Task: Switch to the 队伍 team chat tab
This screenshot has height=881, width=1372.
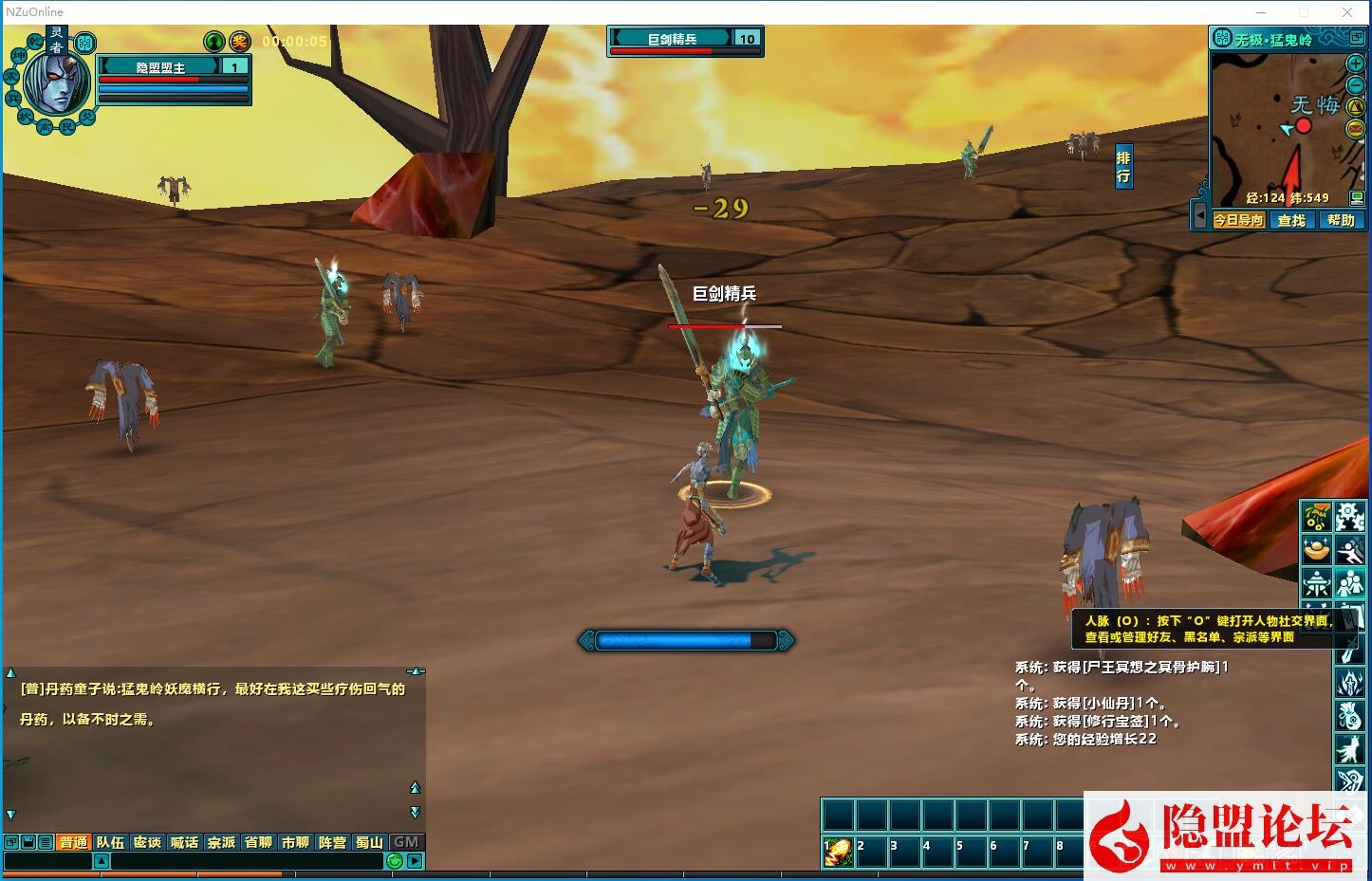Action: click(110, 842)
